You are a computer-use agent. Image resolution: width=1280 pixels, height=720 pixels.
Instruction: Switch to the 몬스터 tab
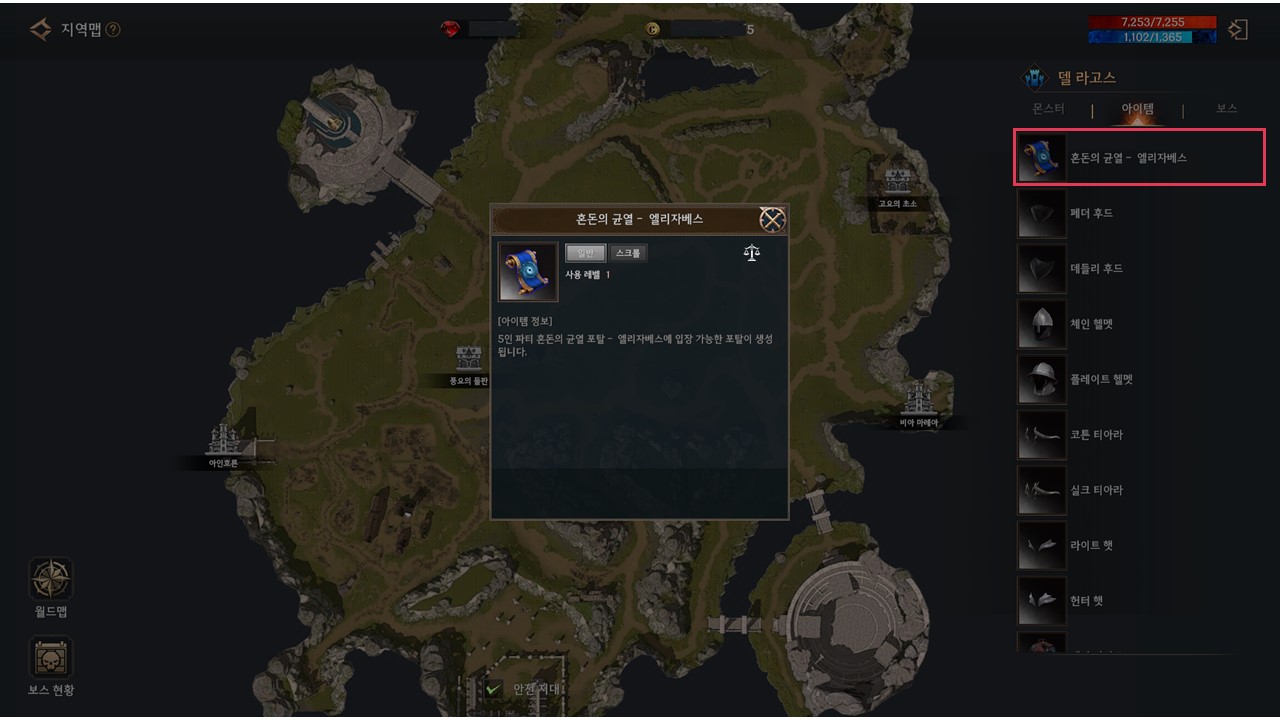(1048, 108)
